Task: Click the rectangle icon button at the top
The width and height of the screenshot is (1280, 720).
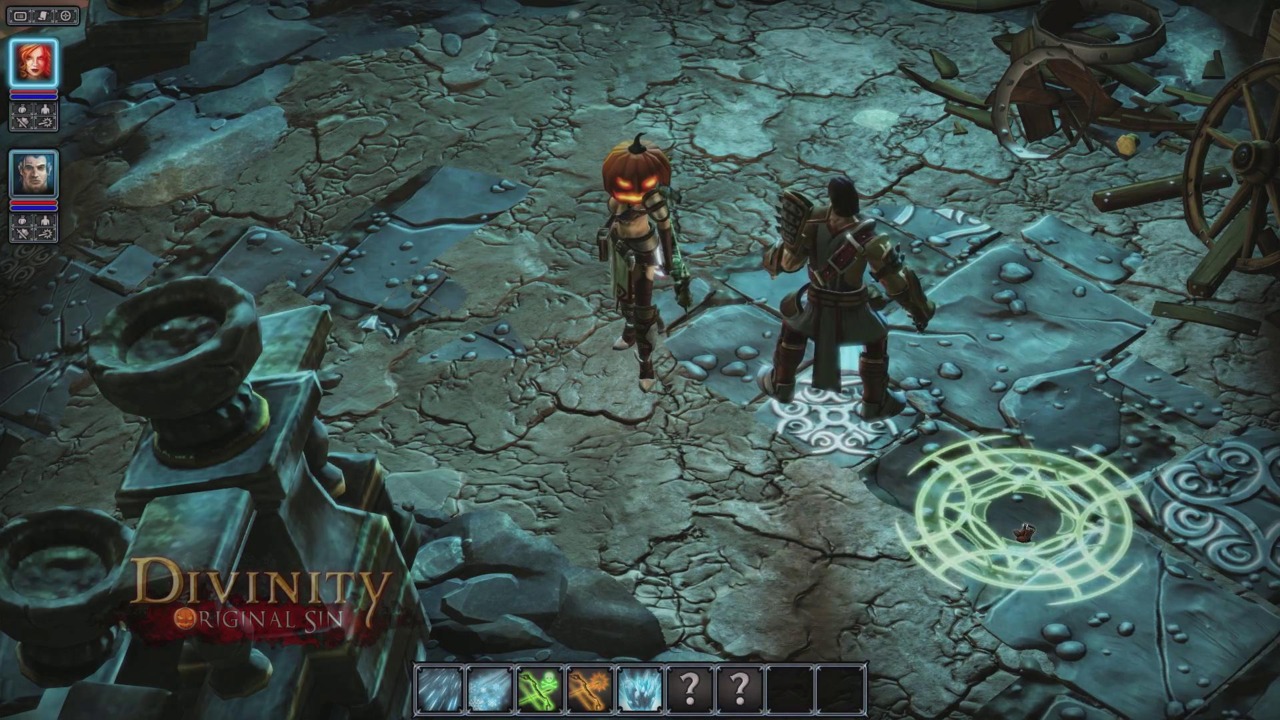Action: (x=19, y=16)
